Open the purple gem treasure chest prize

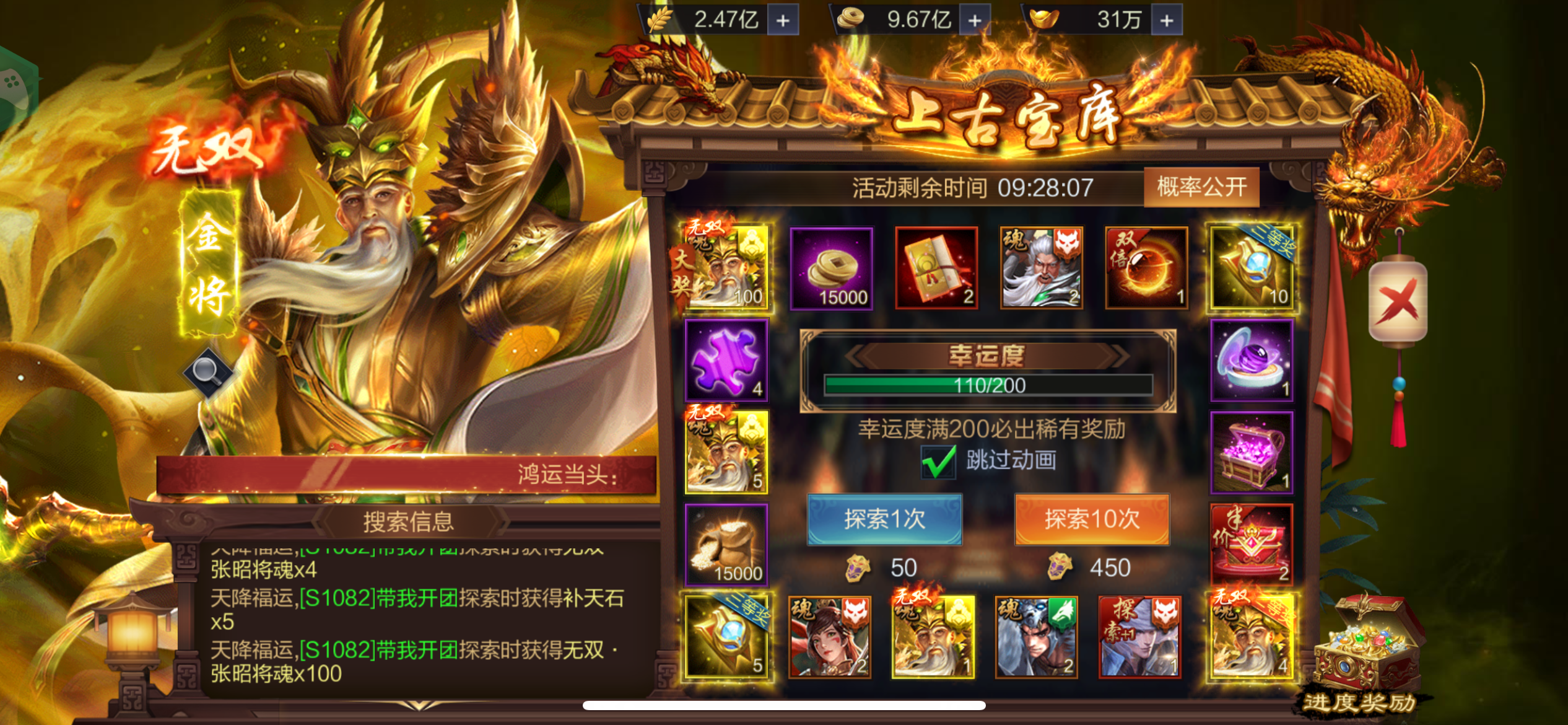1252,454
